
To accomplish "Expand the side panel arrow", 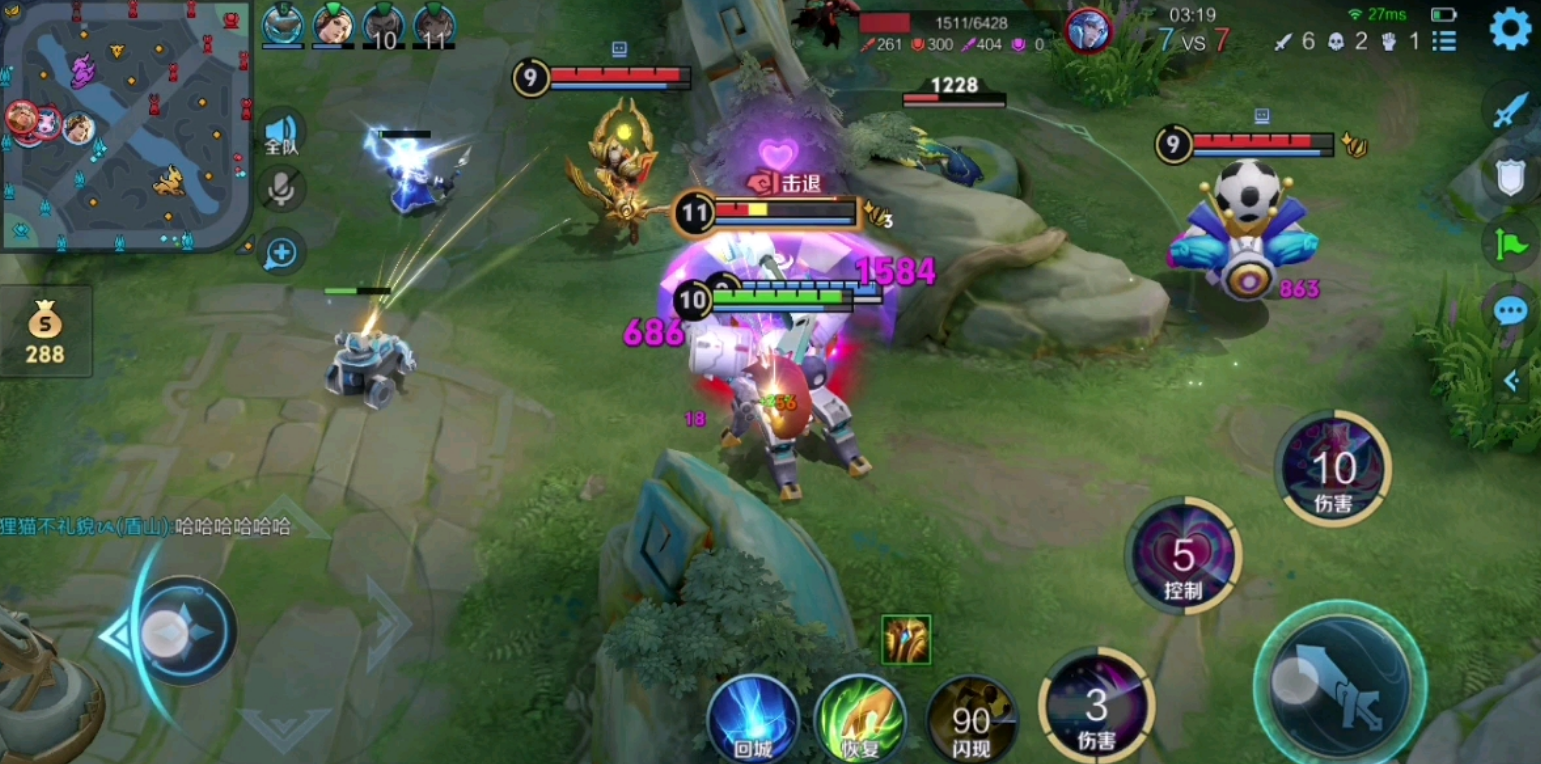I will click(x=1511, y=380).
